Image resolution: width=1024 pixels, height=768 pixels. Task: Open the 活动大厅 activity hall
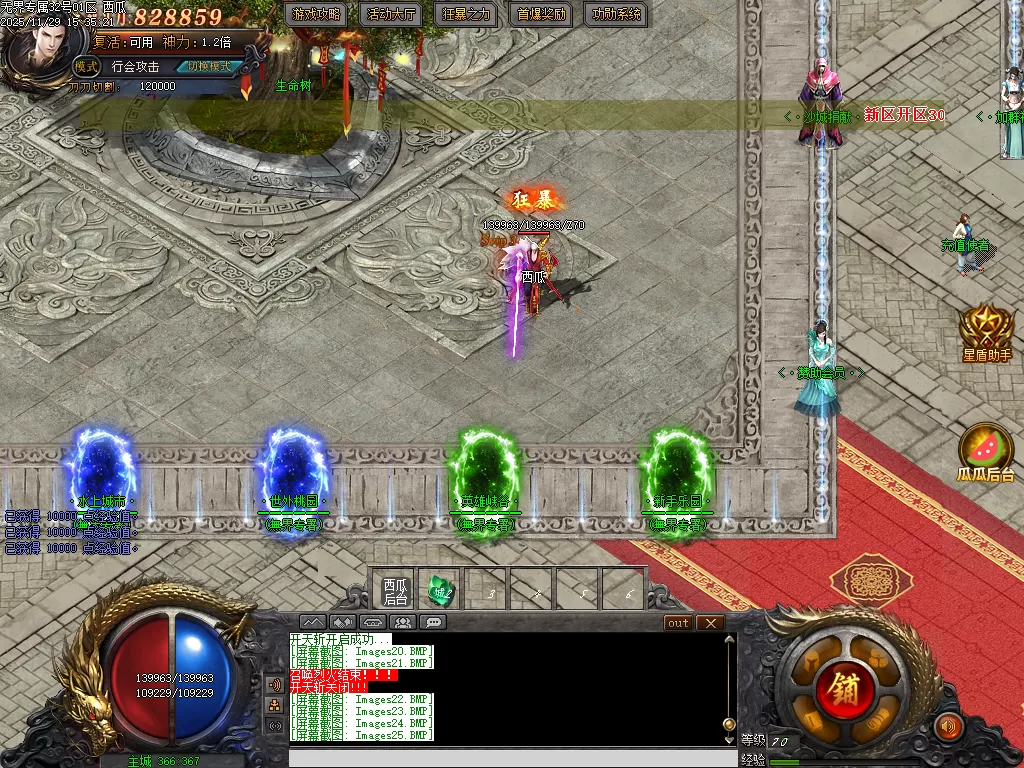(x=391, y=14)
